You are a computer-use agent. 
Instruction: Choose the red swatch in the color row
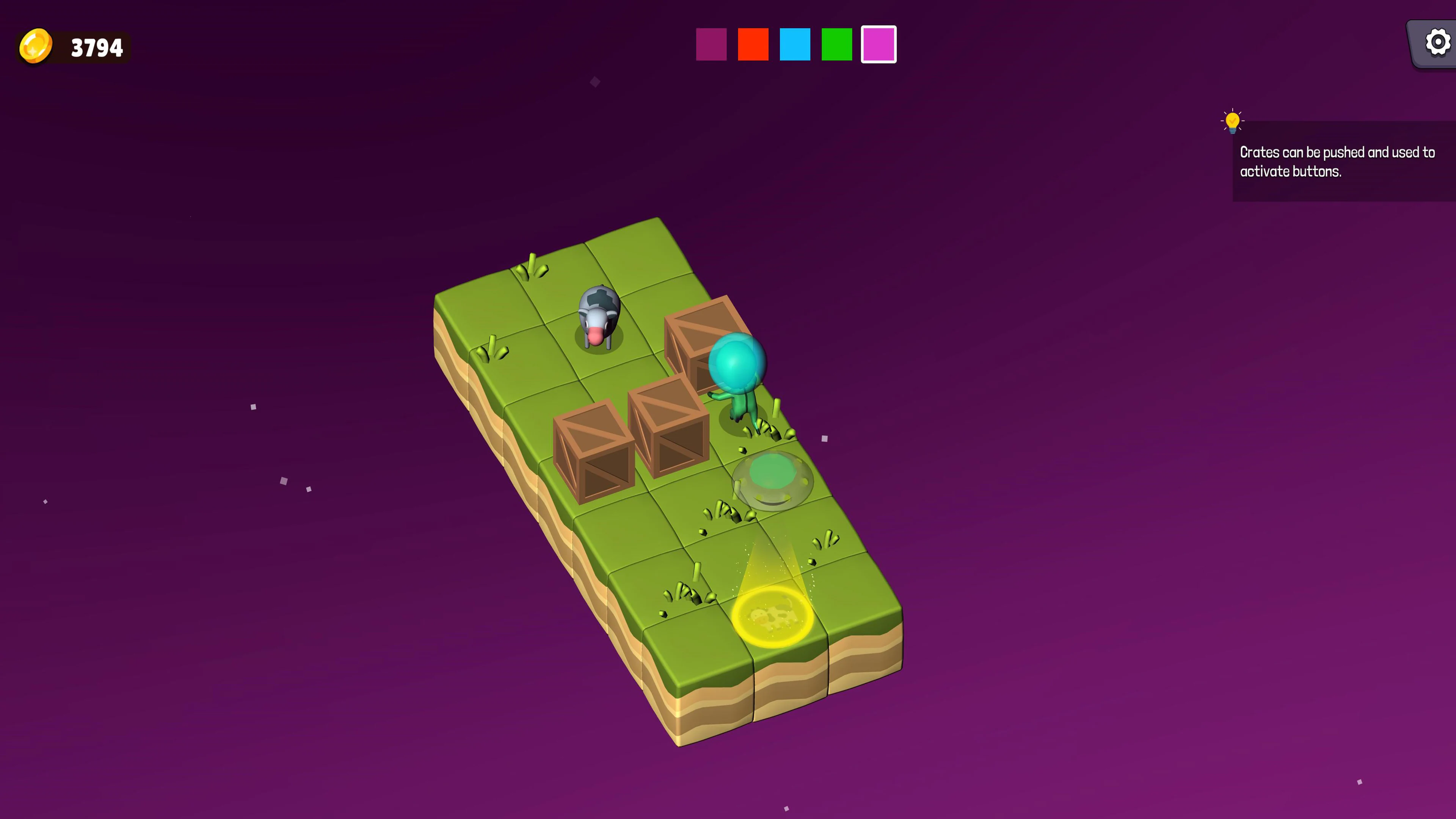[753, 44]
